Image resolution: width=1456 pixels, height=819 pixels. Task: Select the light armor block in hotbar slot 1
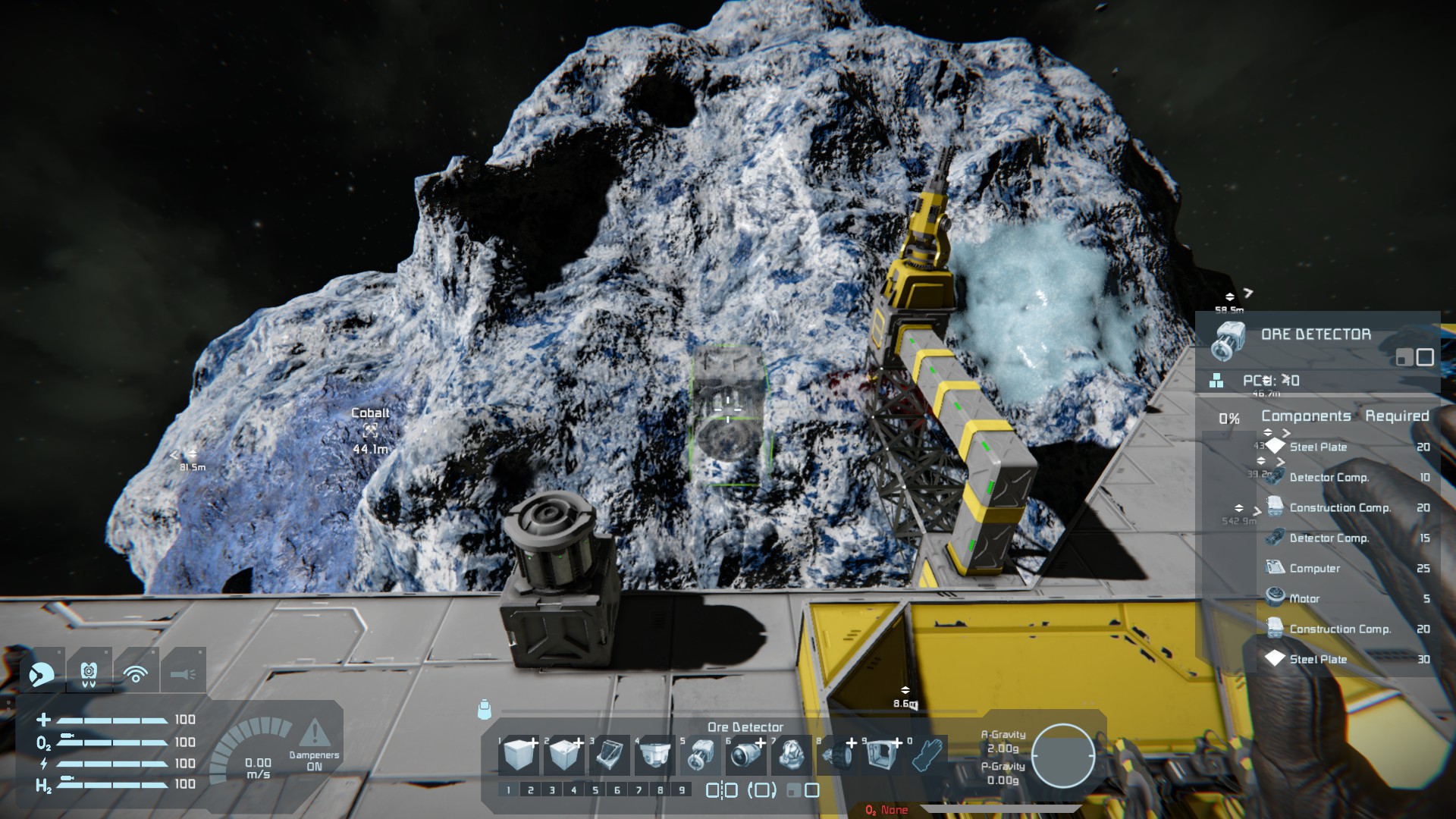click(x=519, y=755)
